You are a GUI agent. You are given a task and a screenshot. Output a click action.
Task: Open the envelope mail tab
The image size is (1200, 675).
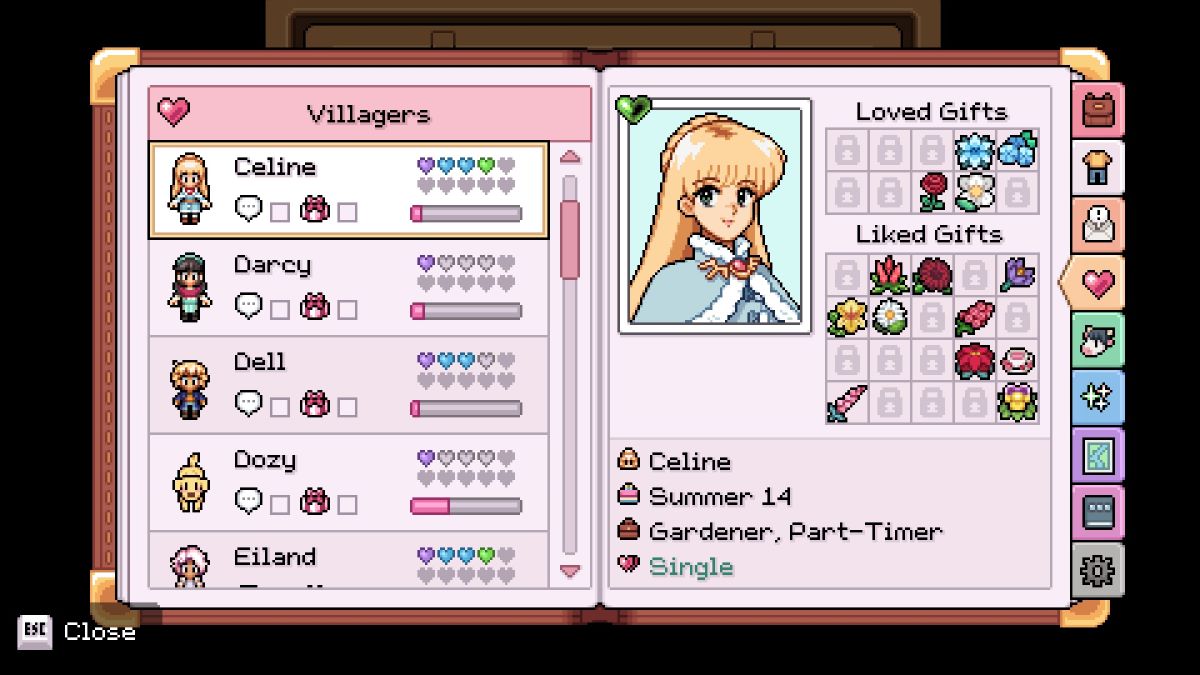point(1098,225)
